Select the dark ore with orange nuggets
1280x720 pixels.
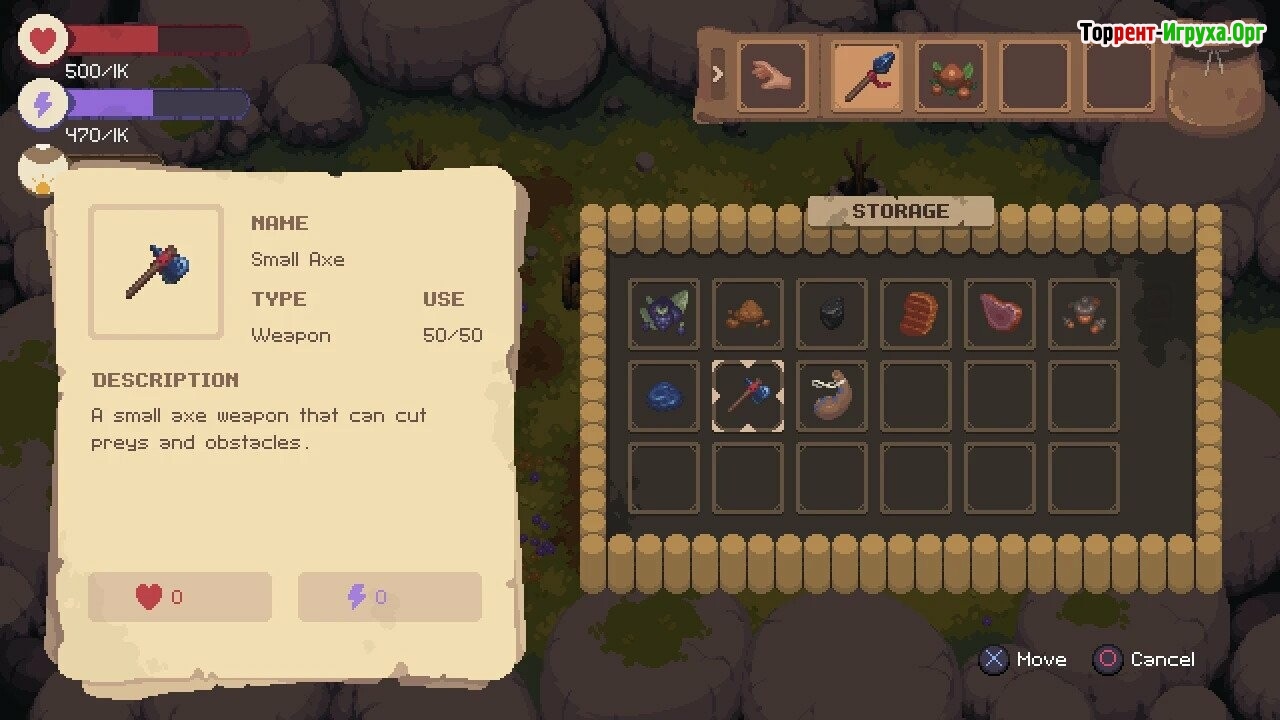point(1084,313)
